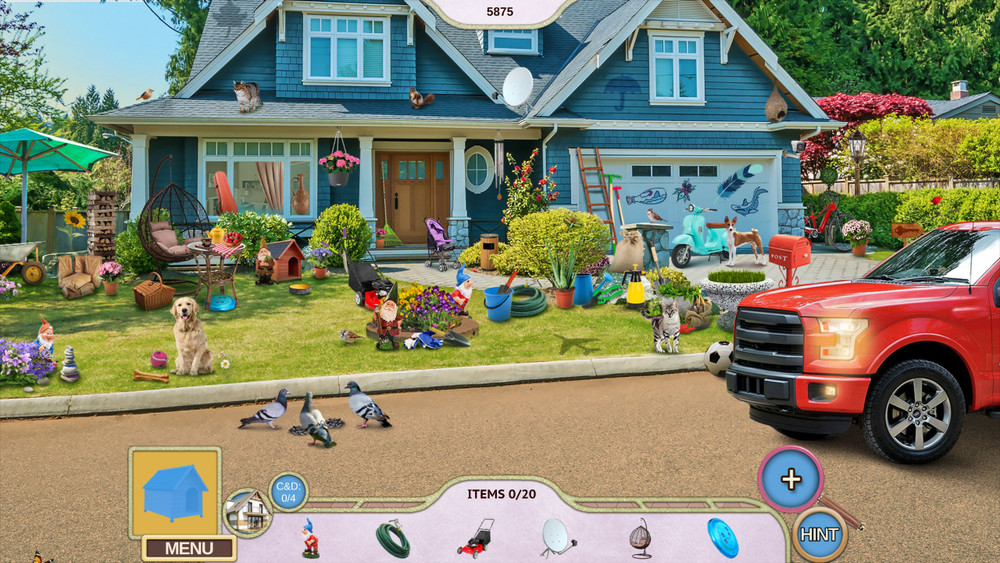Activate the magnifying glass zoom button

pos(791,479)
